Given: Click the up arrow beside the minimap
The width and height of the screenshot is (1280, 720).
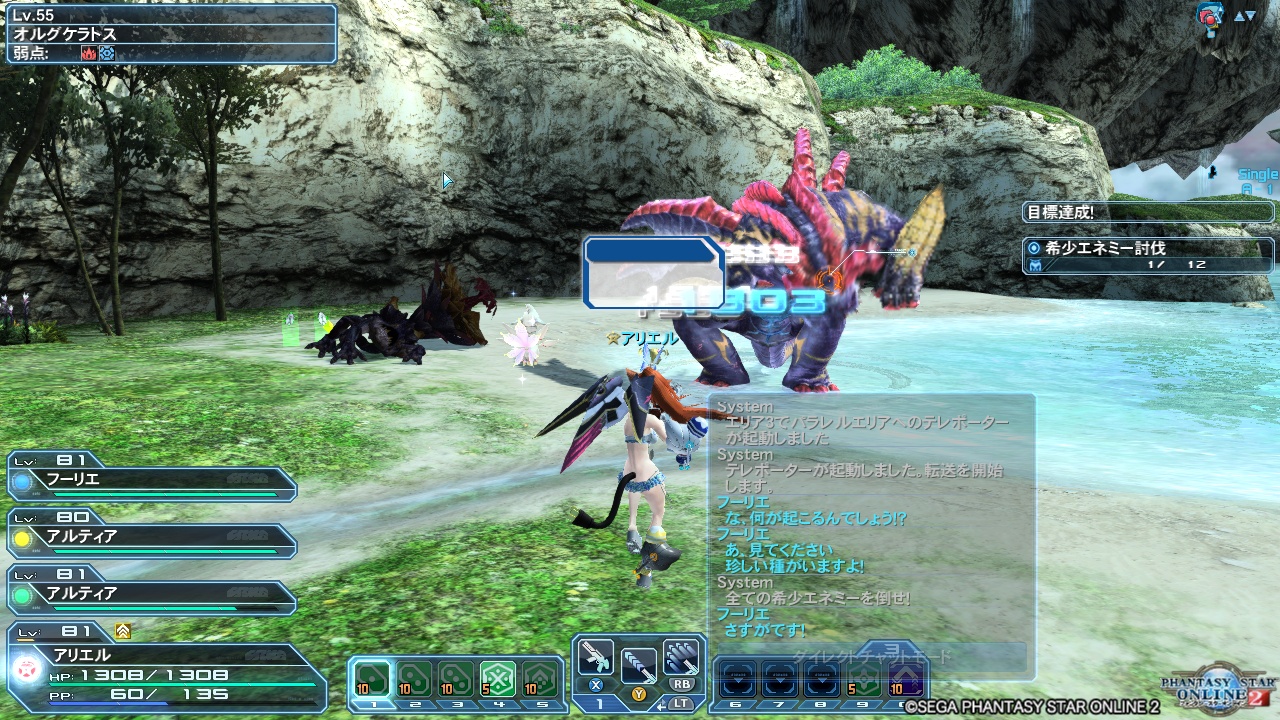Looking at the screenshot, I should (x=1240, y=16).
